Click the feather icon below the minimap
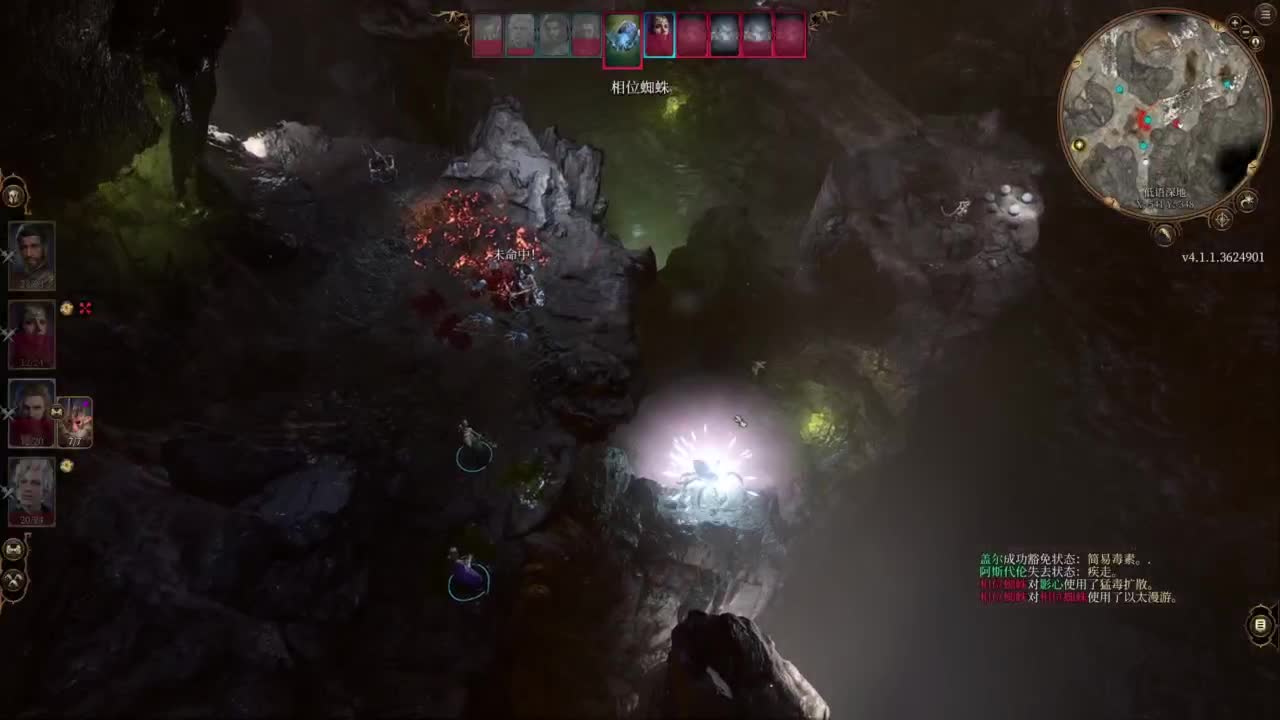 (1164, 236)
